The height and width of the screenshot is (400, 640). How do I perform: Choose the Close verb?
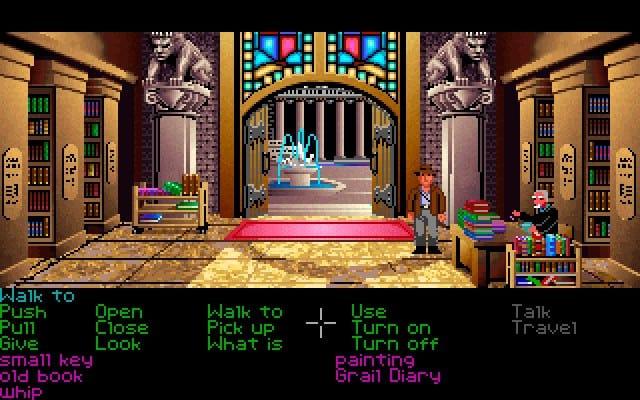tap(121, 328)
